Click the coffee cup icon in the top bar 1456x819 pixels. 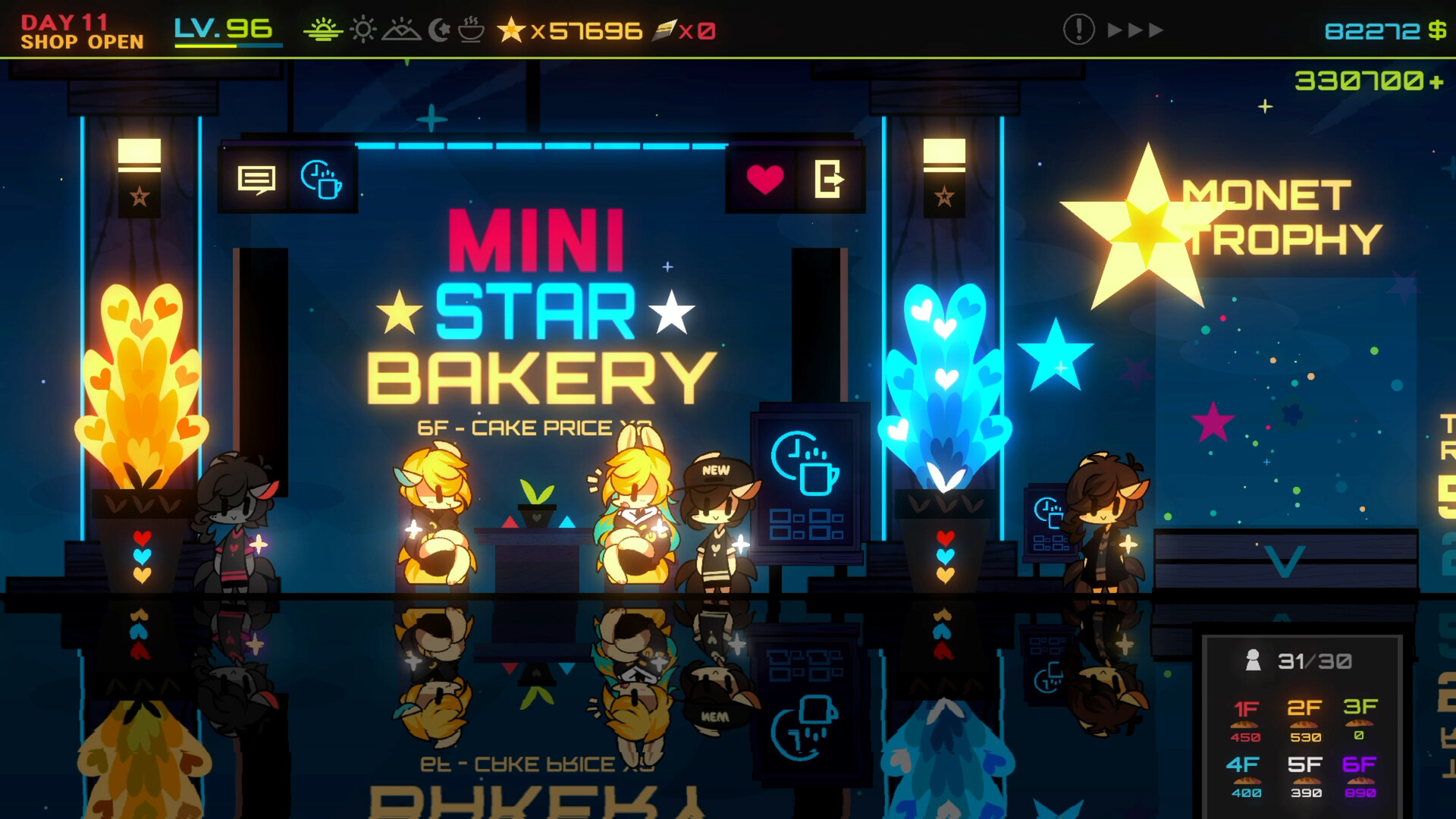pyautogui.click(x=471, y=30)
